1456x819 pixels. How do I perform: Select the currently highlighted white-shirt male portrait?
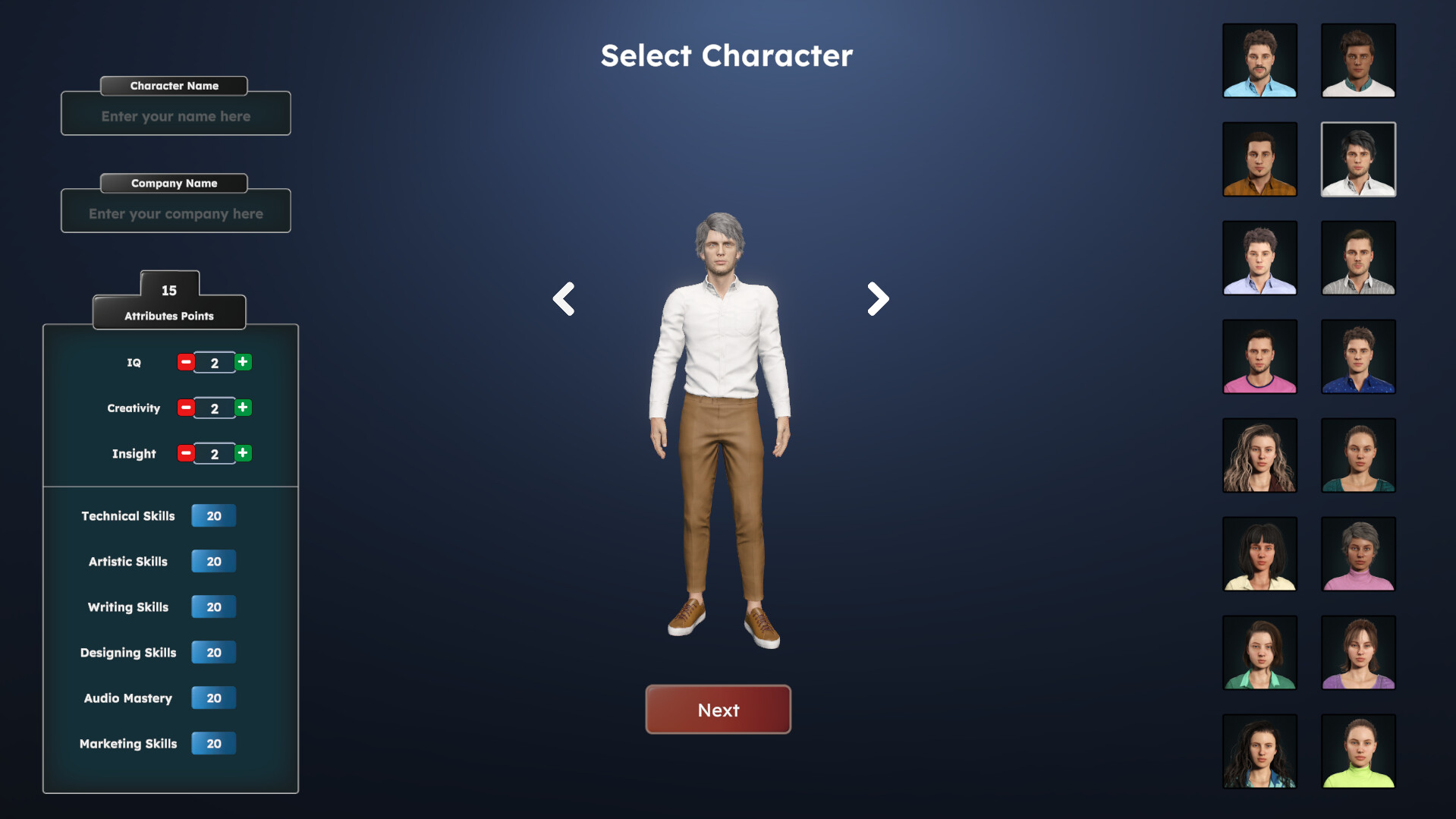pyautogui.click(x=1358, y=159)
